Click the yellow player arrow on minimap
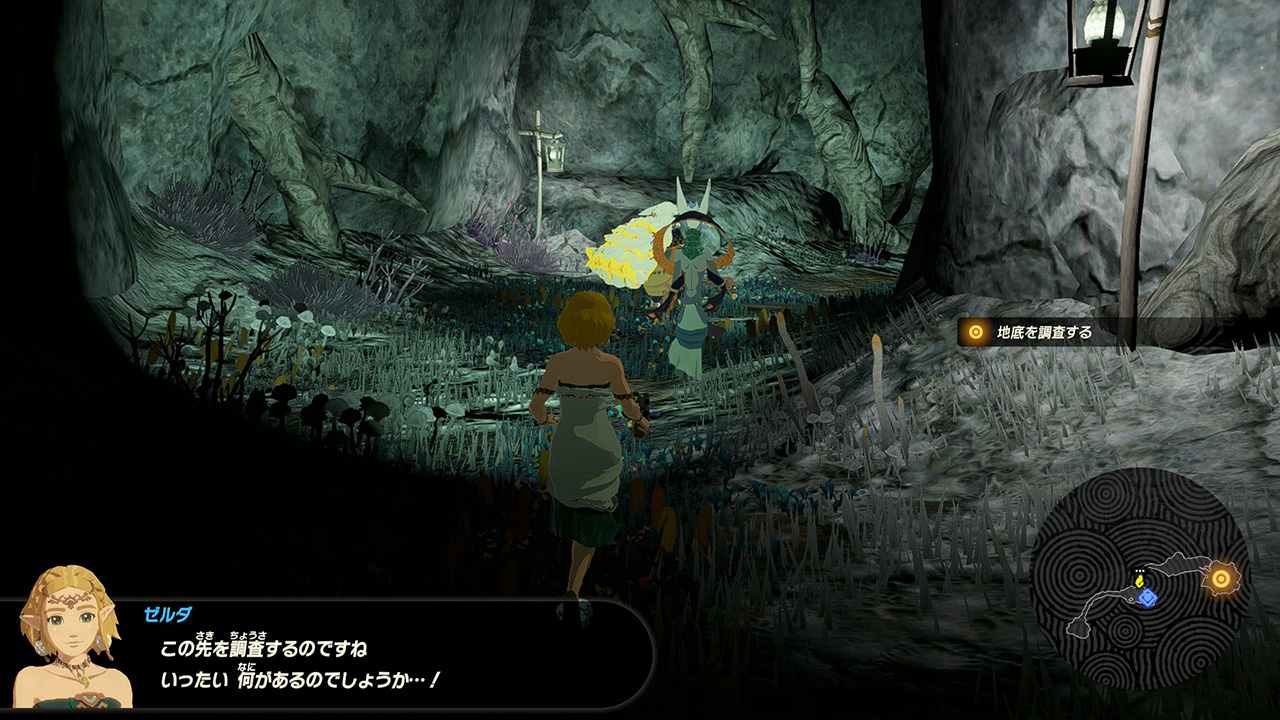Viewport: 1280px width, 720px height. (1139, 581)
